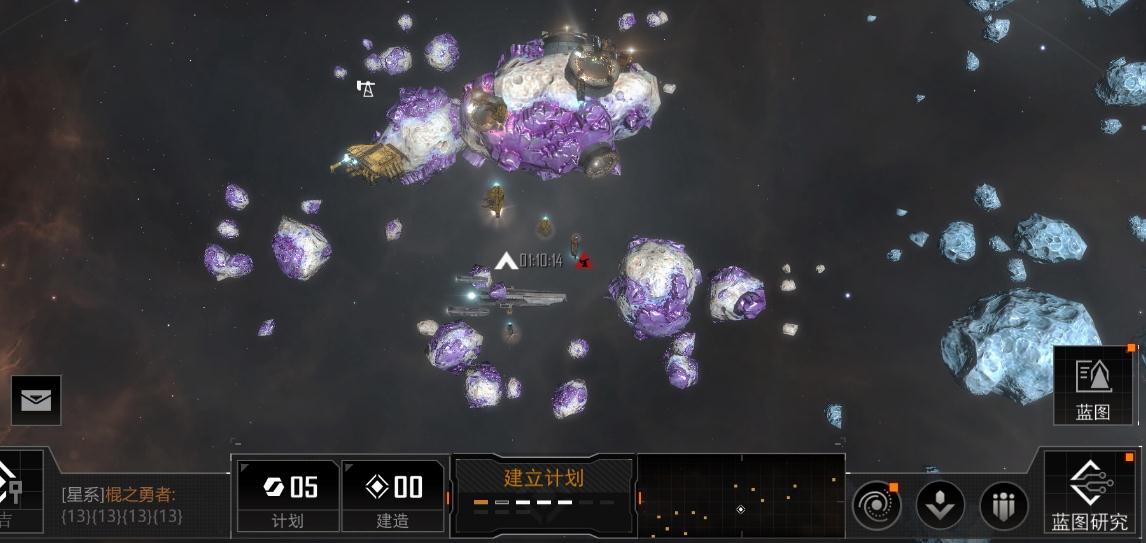Select the red enemy marker icon

pyautogui.click(x=584, y=262)
